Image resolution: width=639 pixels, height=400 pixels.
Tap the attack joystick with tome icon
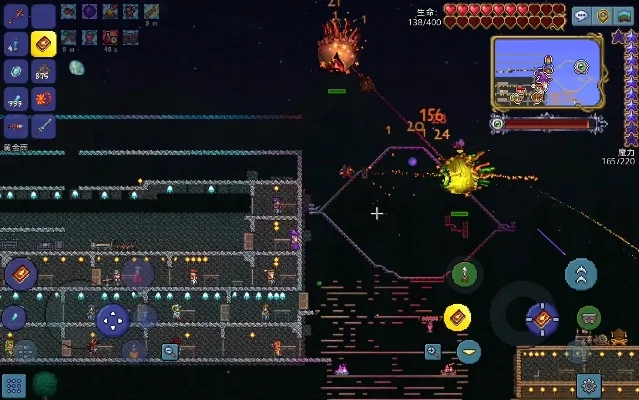coord(541,318)
